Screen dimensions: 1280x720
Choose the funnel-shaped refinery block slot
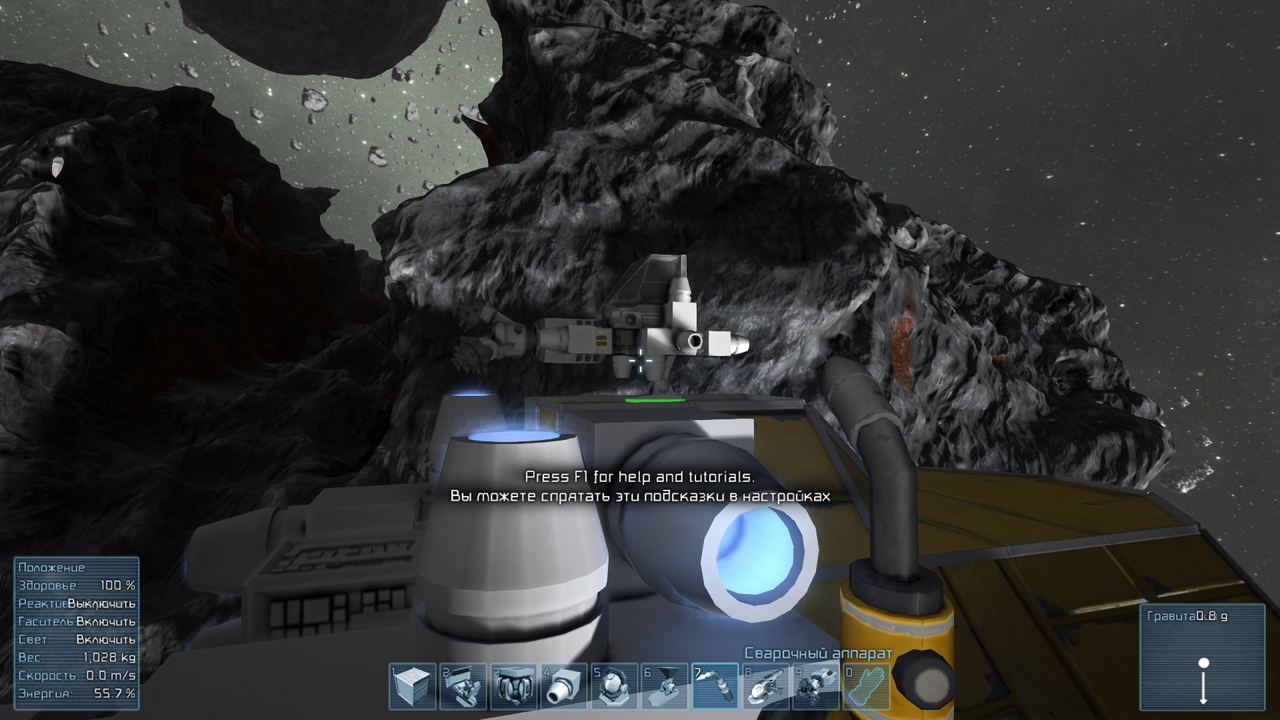click(x=665, y=687)
